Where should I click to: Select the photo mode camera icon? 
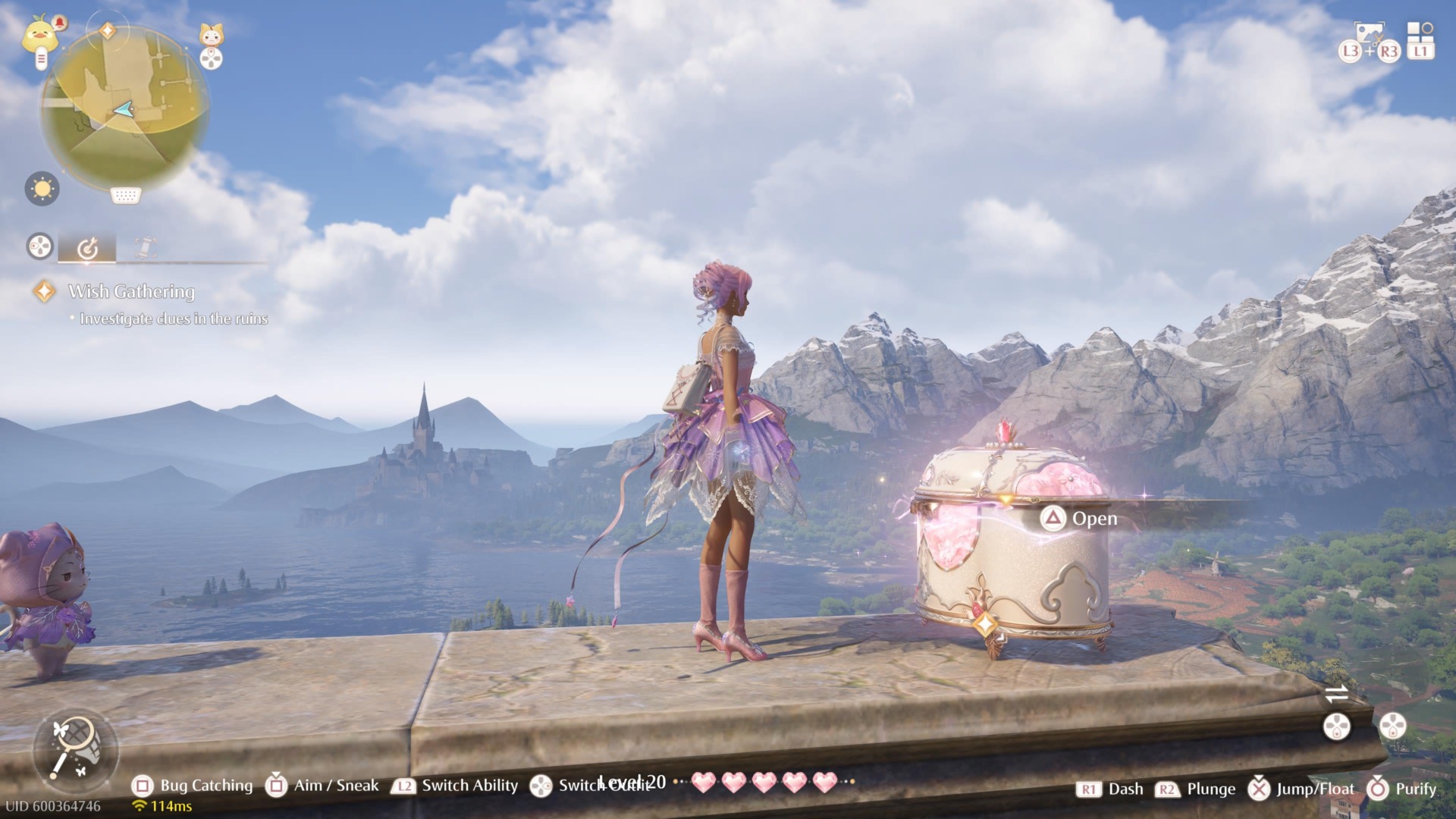tap(1370, 32)
